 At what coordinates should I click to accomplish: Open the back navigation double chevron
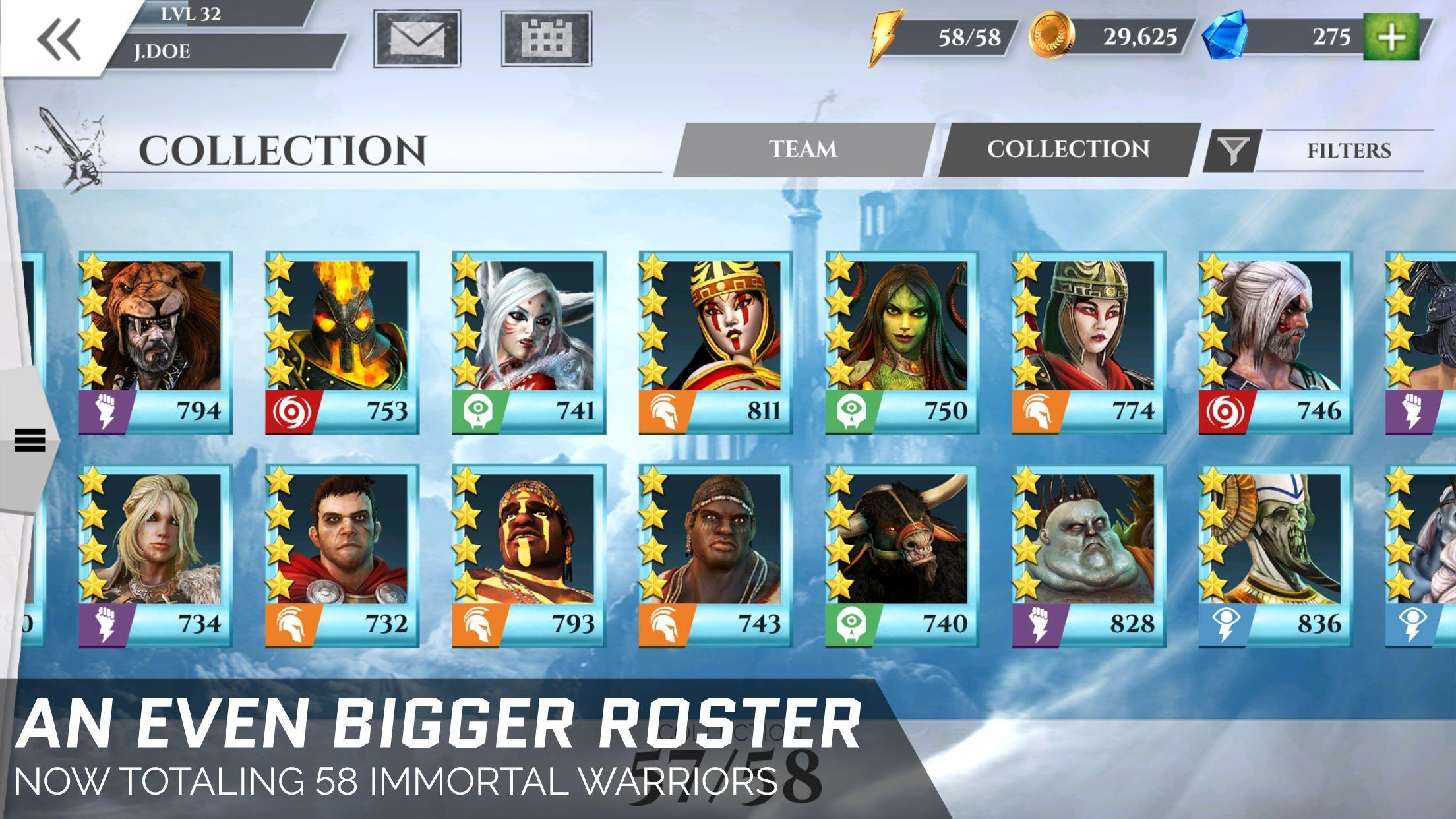[x=58, y=40]
